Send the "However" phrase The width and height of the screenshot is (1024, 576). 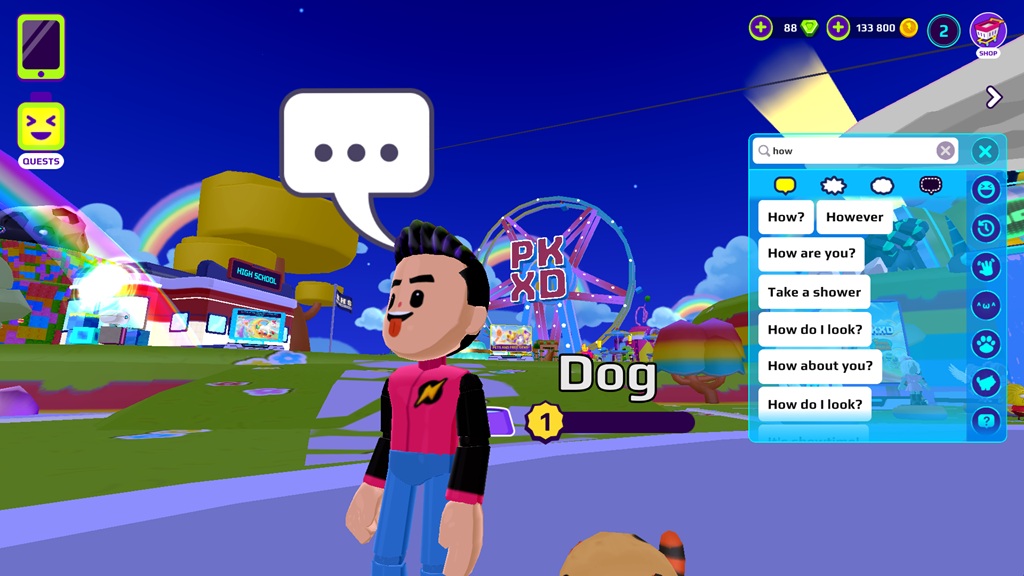pyautogui.click(x=854, y=217)
